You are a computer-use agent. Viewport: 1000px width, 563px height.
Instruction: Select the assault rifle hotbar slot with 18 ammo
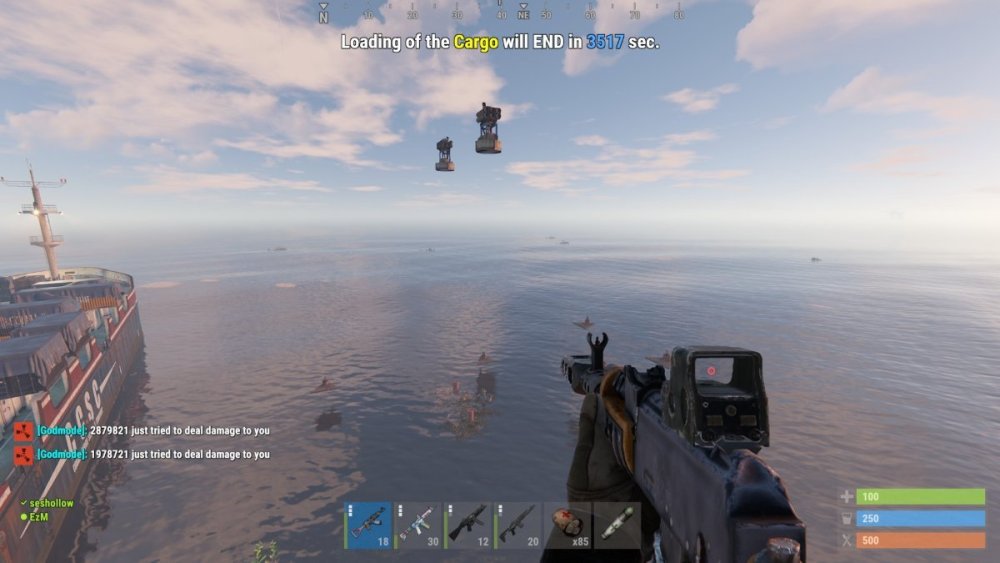pyautogui.click(x=368, y=525)
